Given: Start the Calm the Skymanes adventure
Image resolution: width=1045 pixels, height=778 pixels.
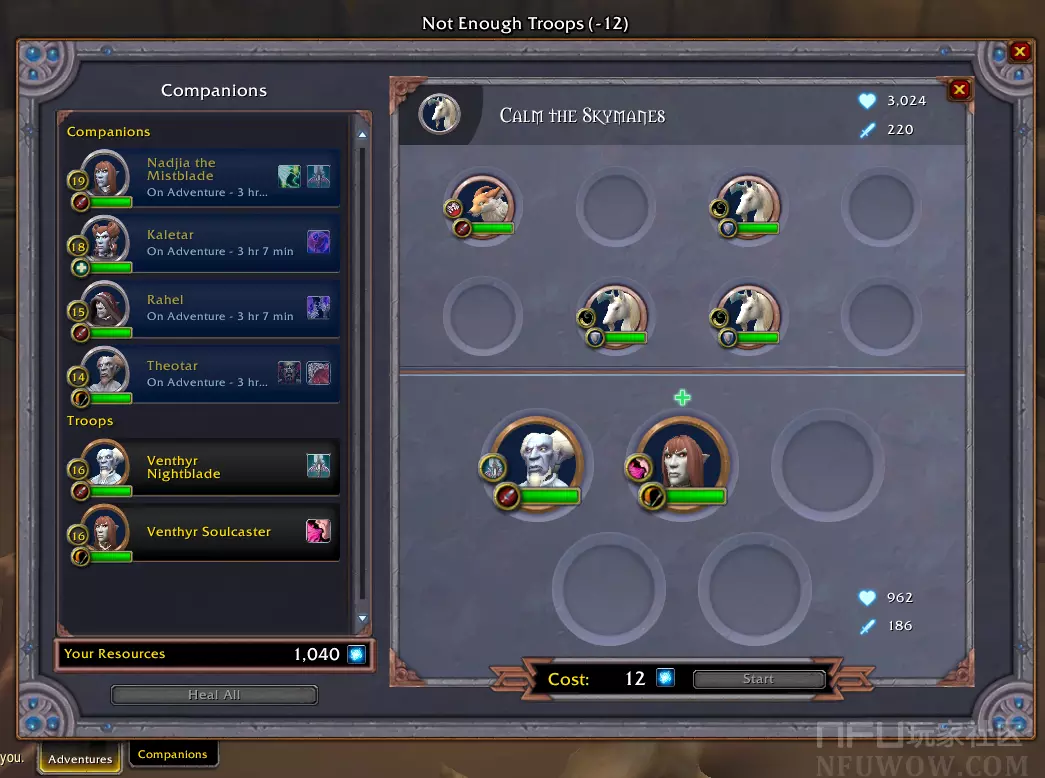Looking at the screenshot, I should [x=758, y=679].
